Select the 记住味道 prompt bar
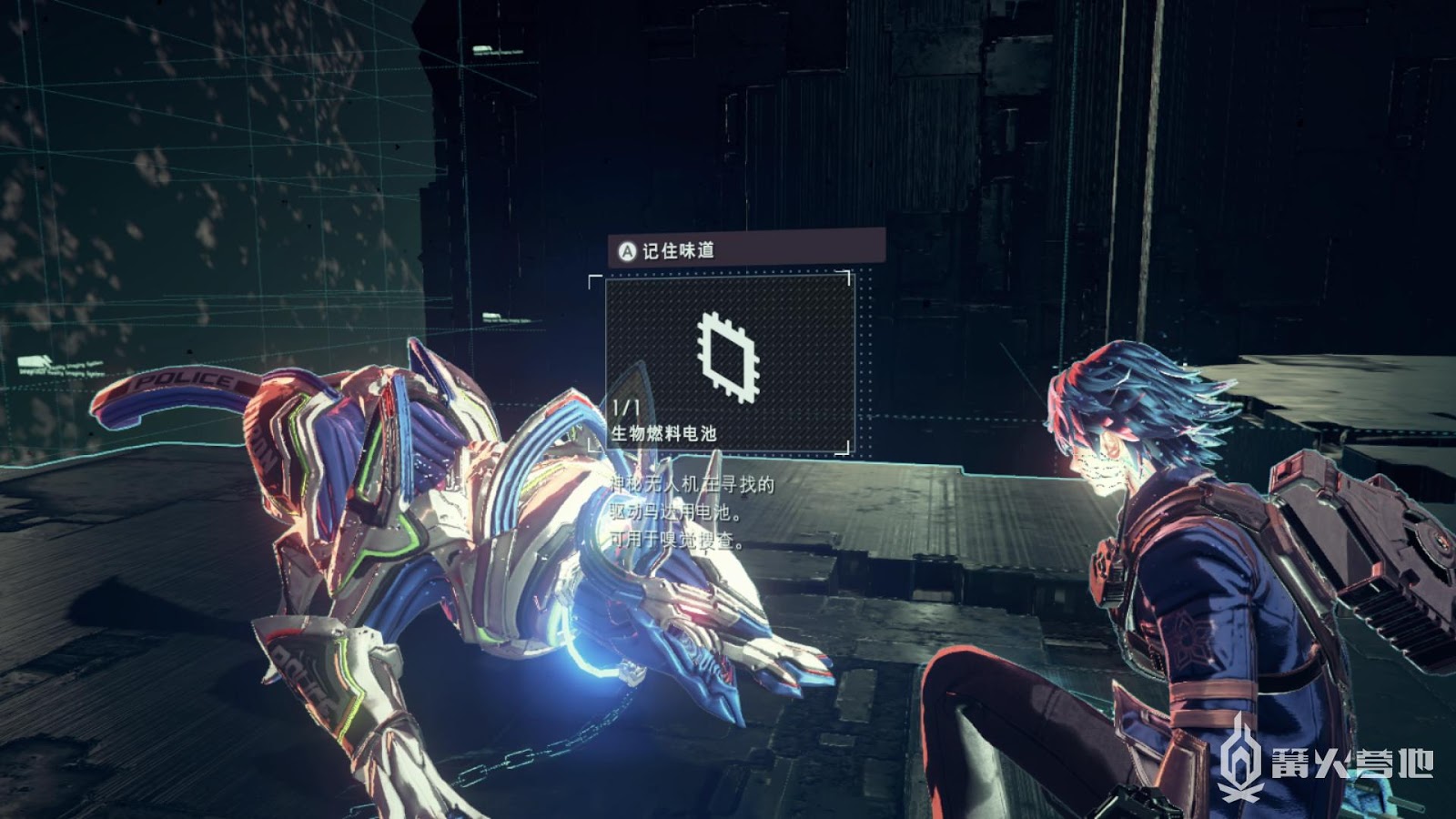 (x=745, y=249)
